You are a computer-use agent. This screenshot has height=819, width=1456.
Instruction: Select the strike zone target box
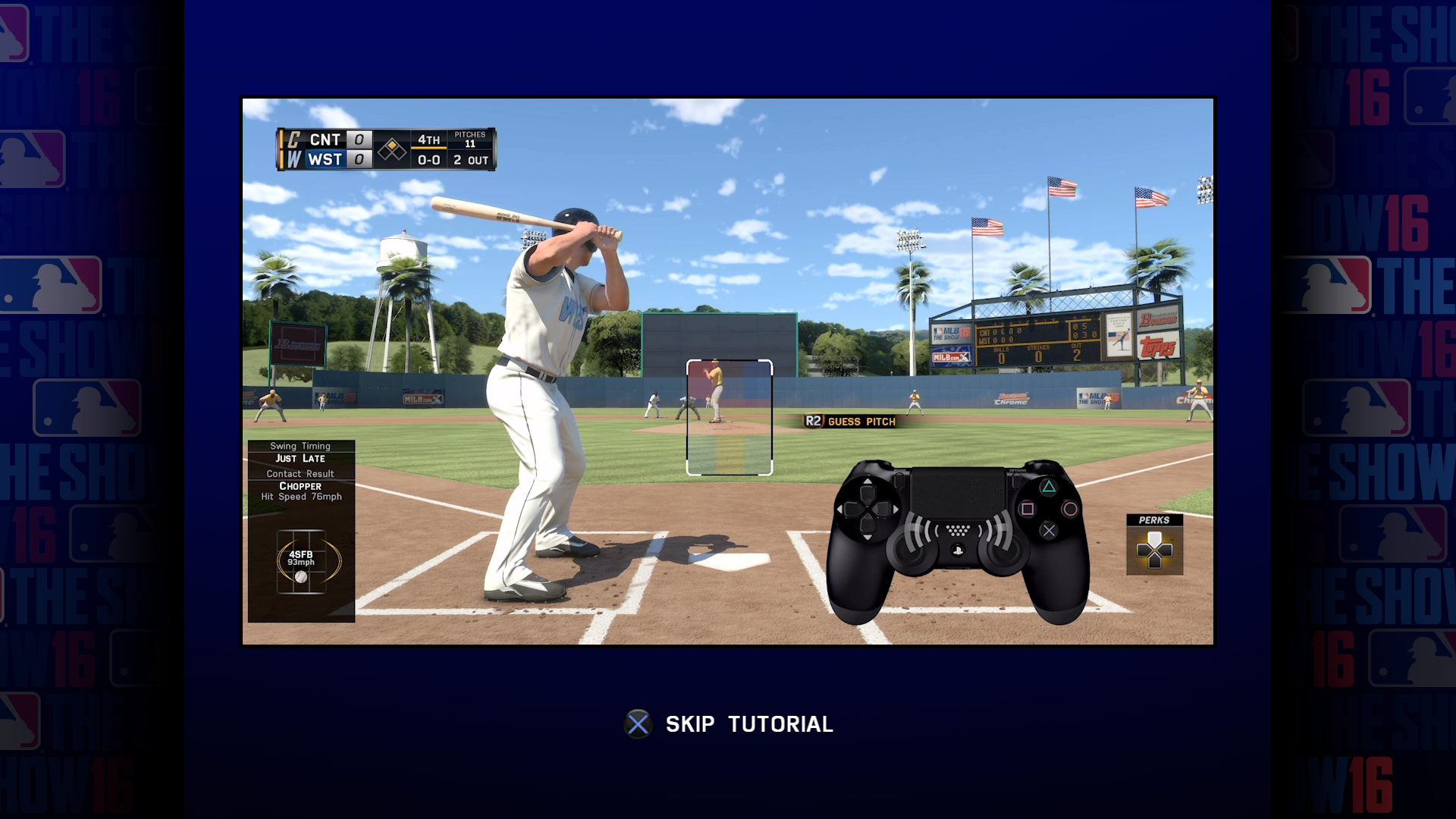[729, 417]
